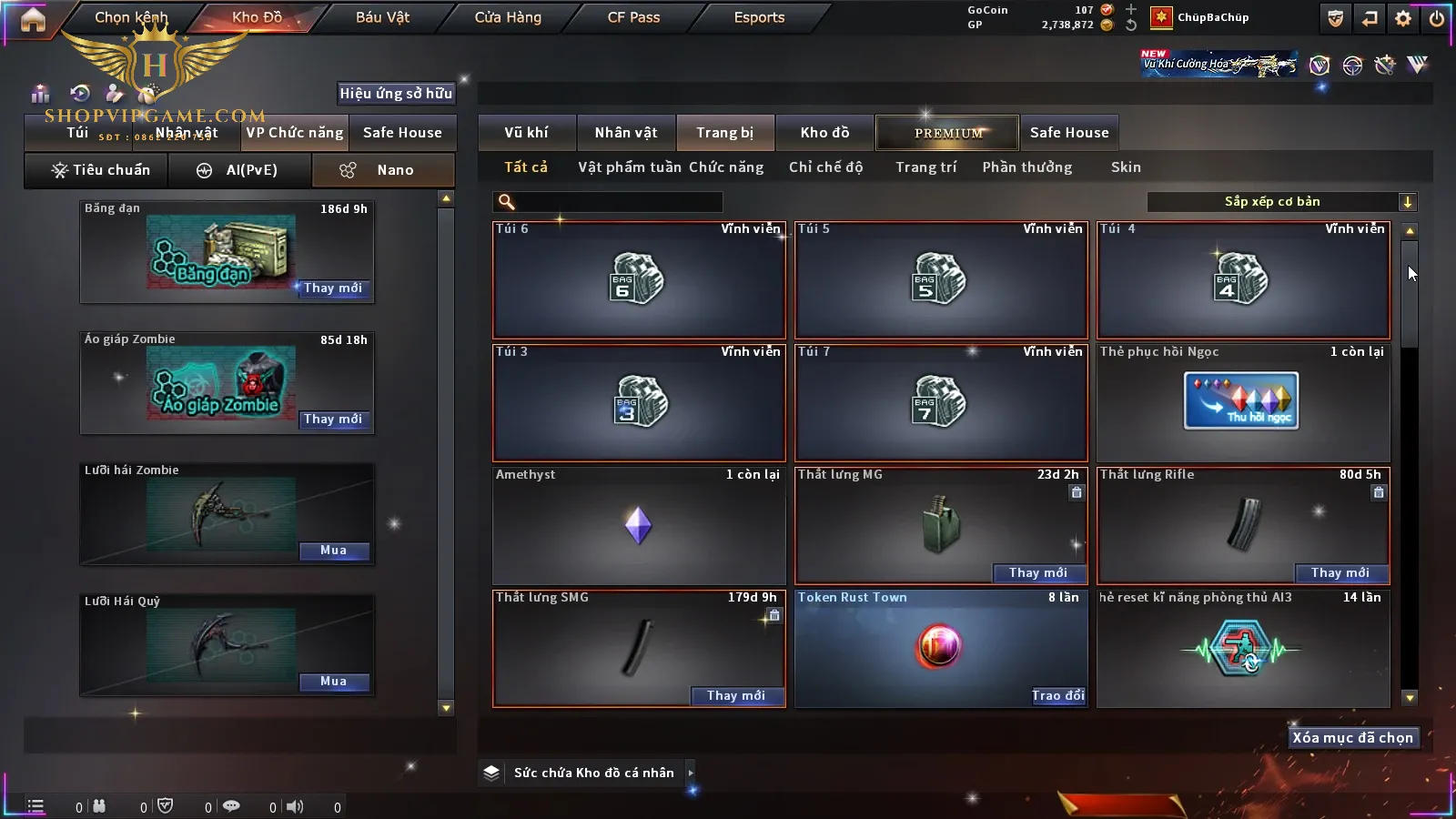Open the Báu Vật menu
The width and height of the screenshot is (1456, 819).
[x=382, y=17]
